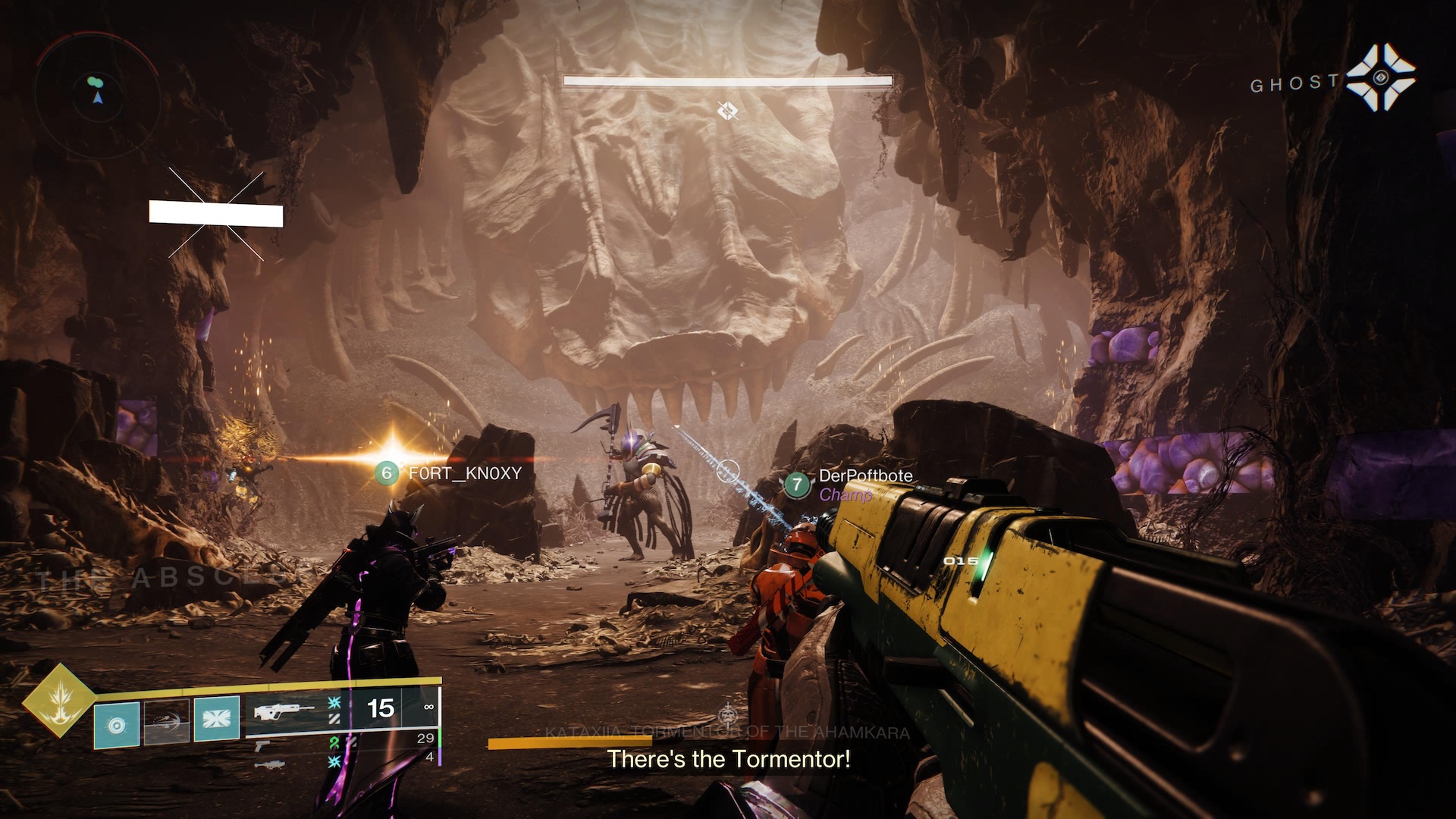Switch to the sidearm pistol weapon
The image size is (1456, 819).
[x=262, y=745]
